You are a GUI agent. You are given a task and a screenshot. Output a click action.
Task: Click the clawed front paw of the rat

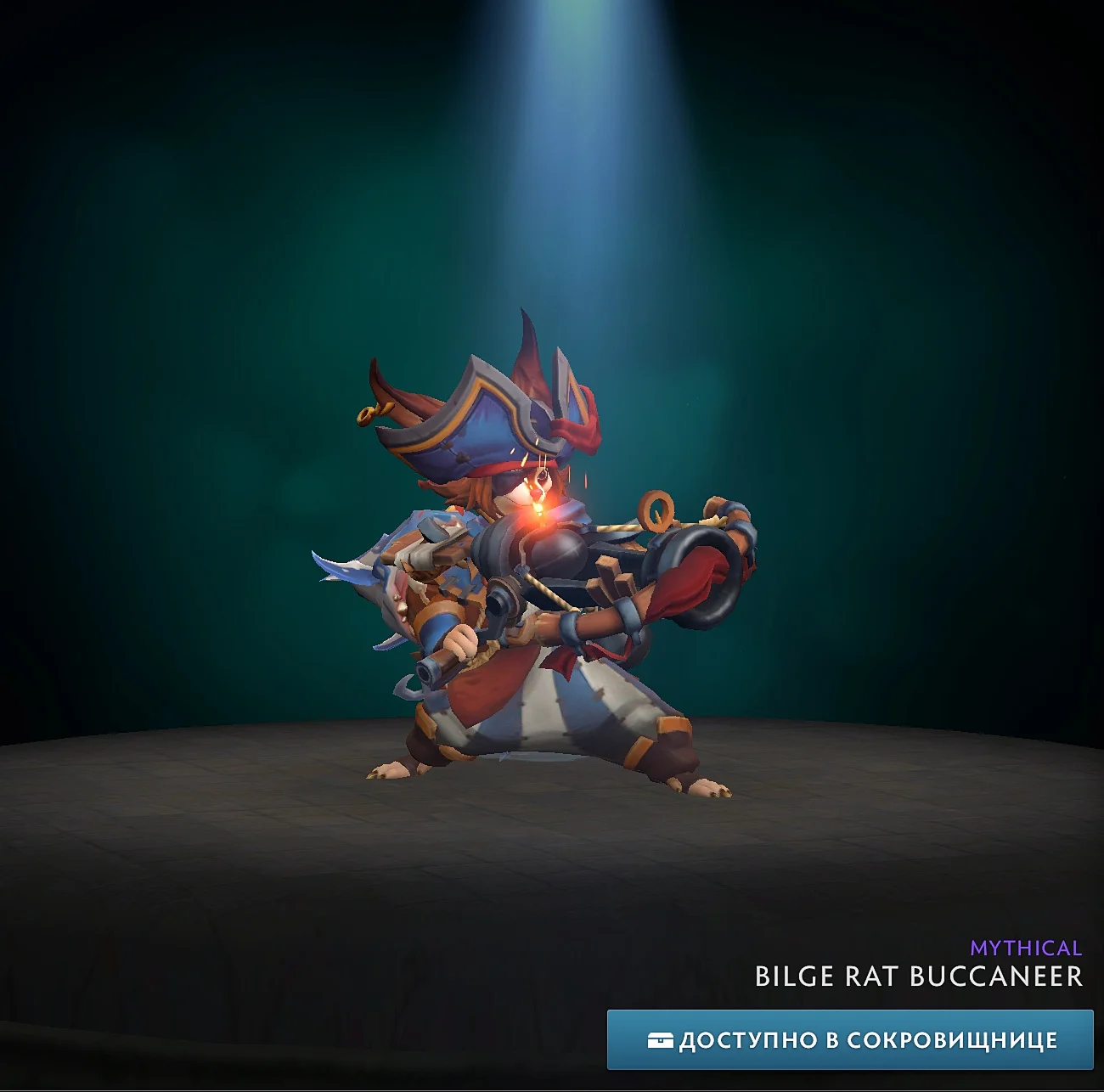coord(391,771)
